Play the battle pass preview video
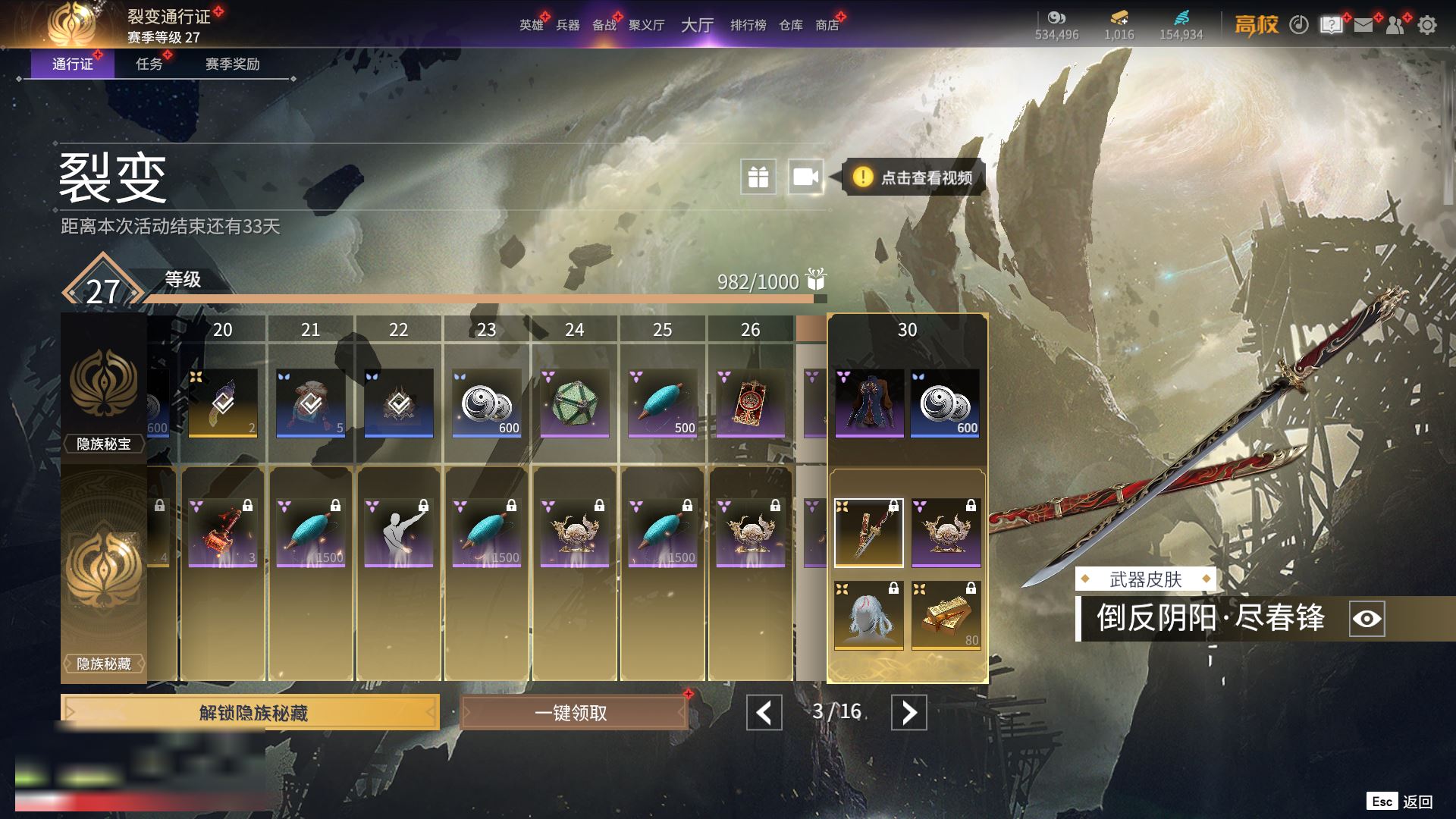Screen dimensions: 1456x819 [x=805, y=177]
